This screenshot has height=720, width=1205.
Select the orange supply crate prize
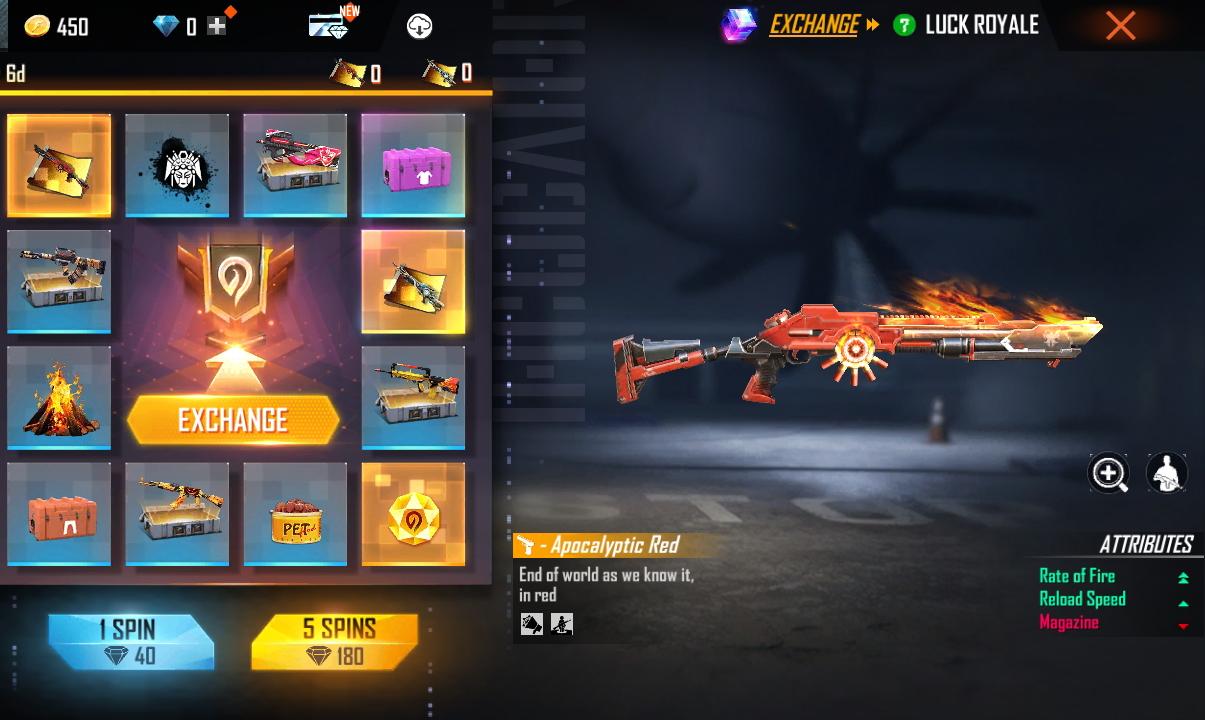59,514
